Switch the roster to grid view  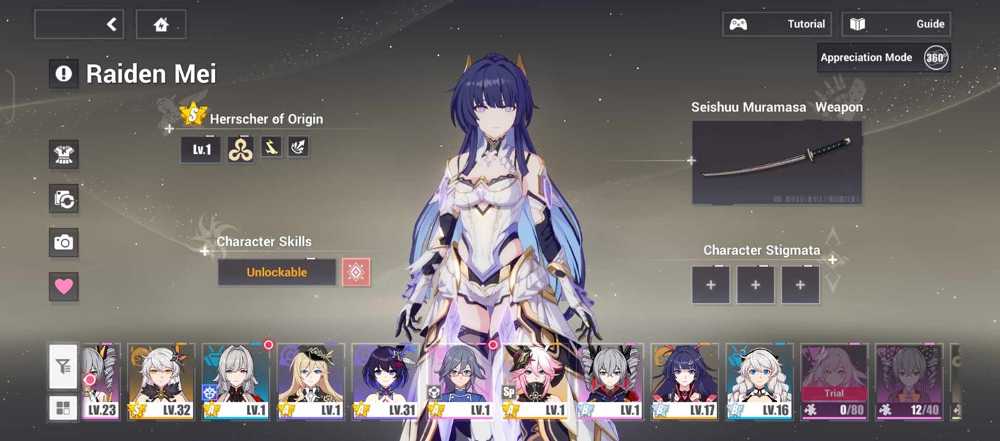62,407
